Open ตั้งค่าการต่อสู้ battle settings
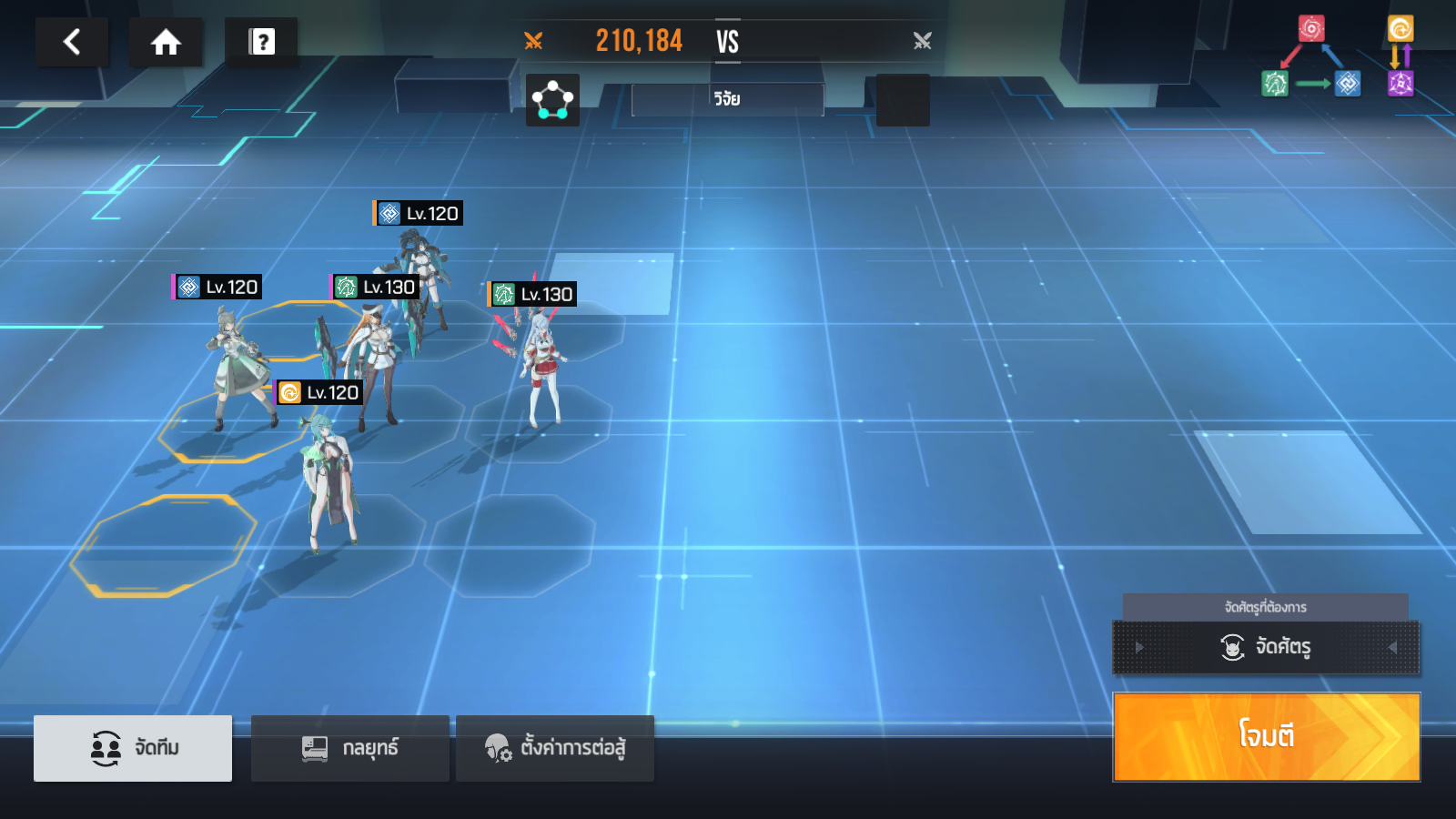 click(x=555, y=748)
